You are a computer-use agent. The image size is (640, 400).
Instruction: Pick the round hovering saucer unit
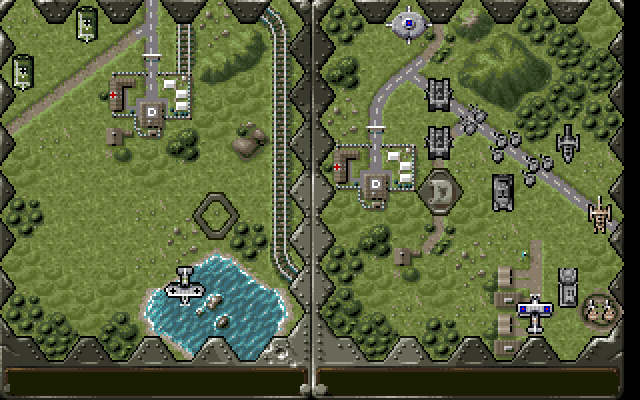point(407,21)
